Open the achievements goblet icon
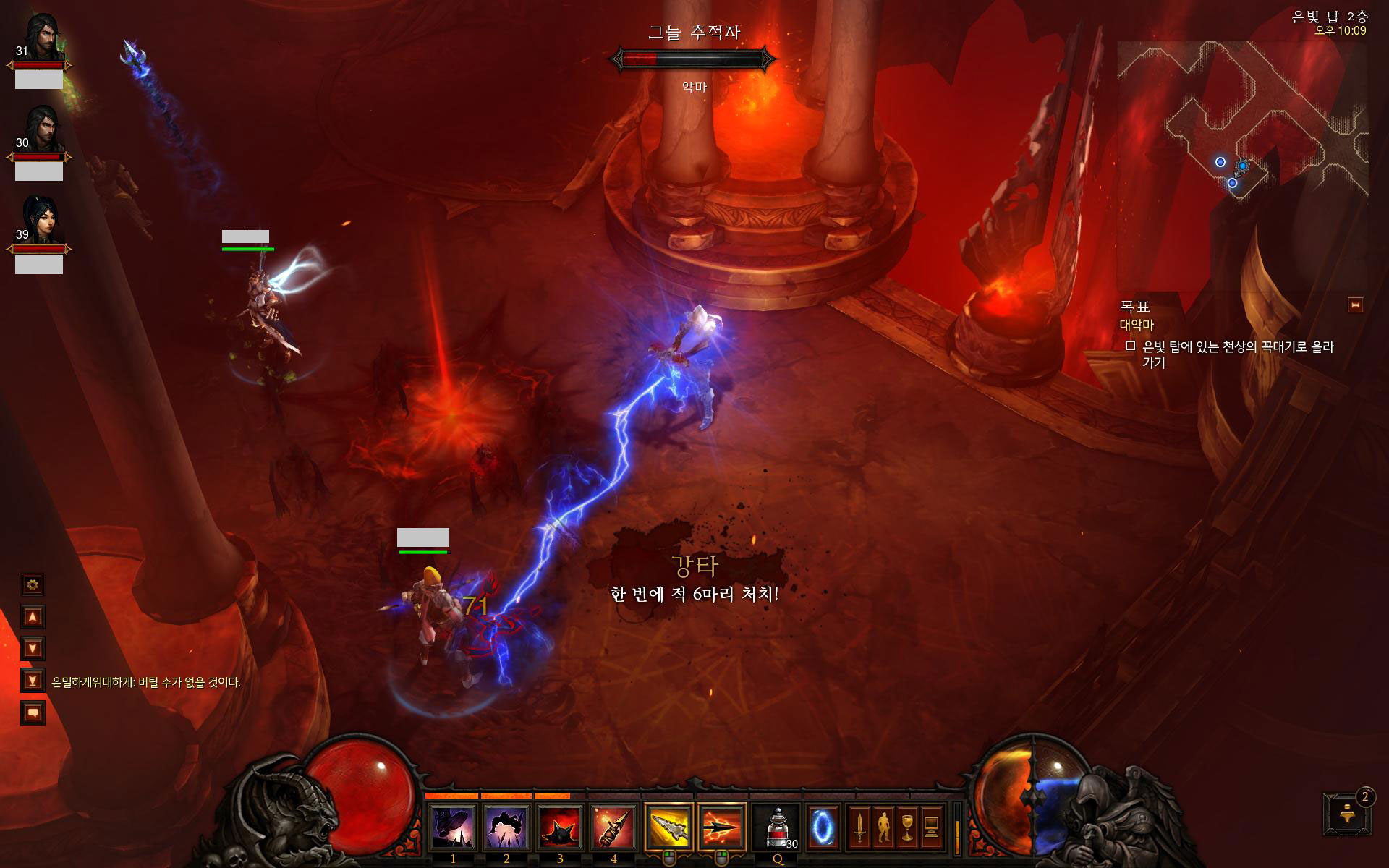This screenshot has height=868, width=1389. coord(907,826)
